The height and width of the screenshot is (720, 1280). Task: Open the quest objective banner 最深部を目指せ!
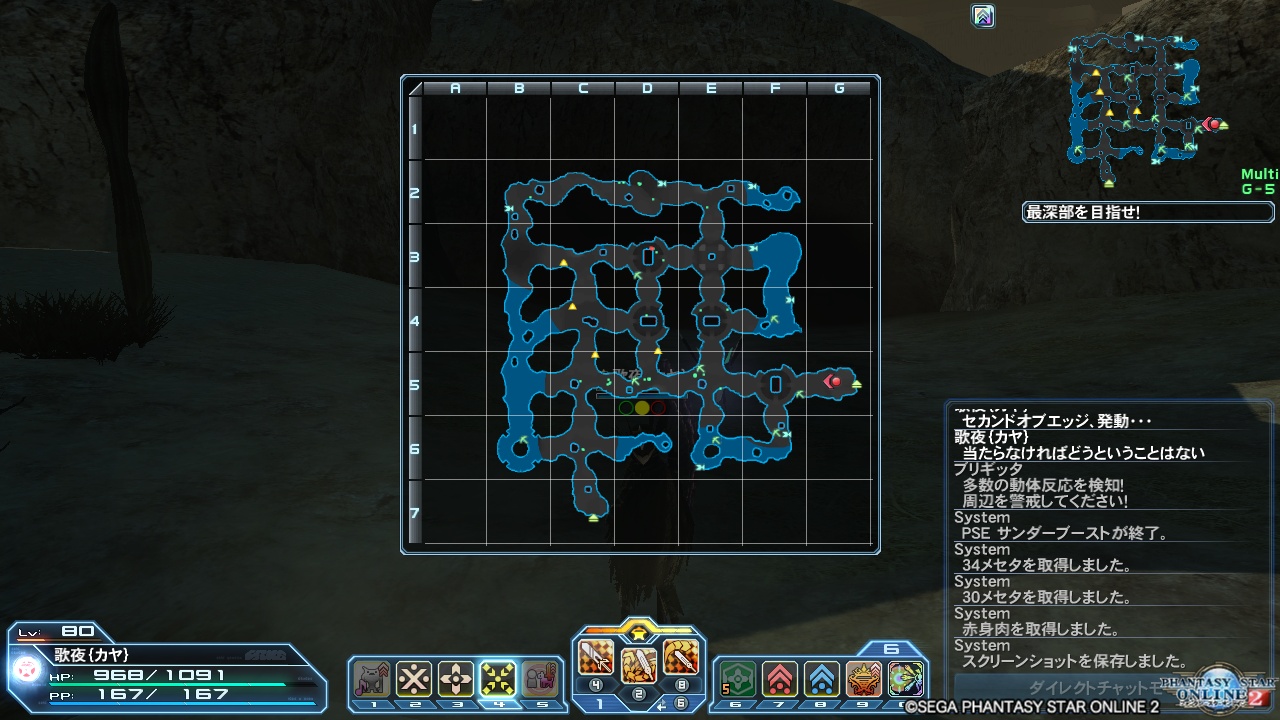(1148, 212)
